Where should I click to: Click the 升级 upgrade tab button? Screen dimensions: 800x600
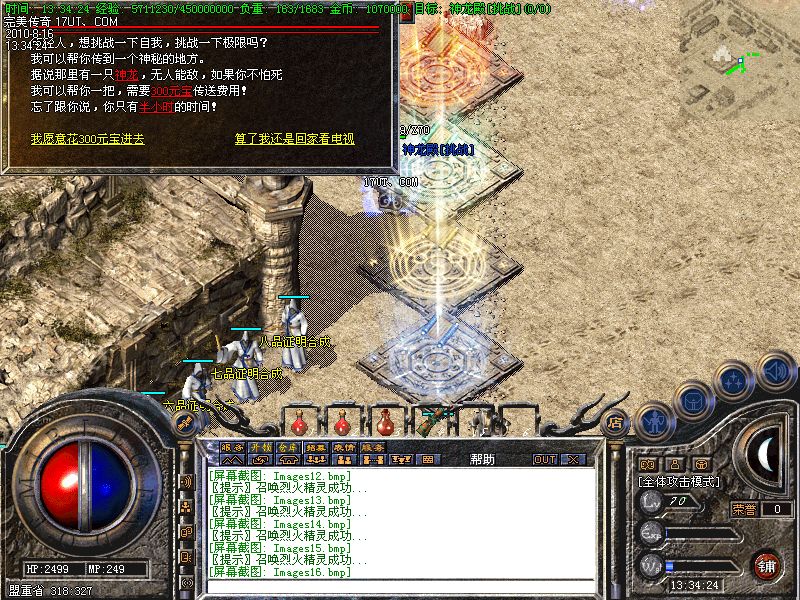[260, 447]
